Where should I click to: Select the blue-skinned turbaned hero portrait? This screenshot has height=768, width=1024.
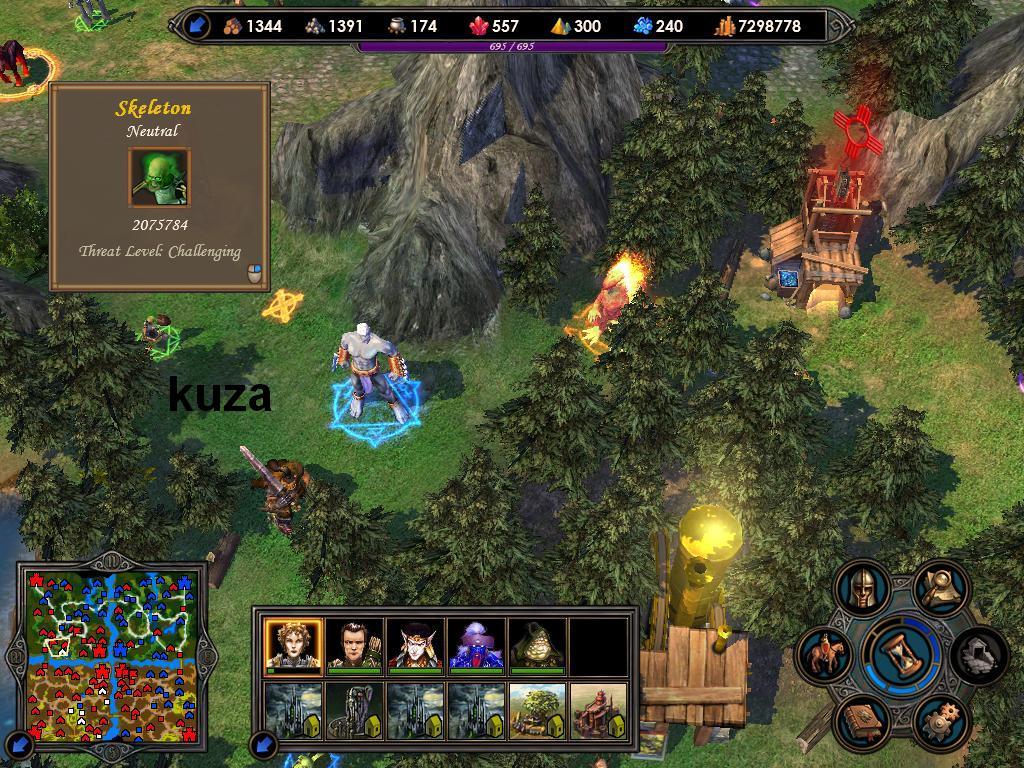point(476,646)
